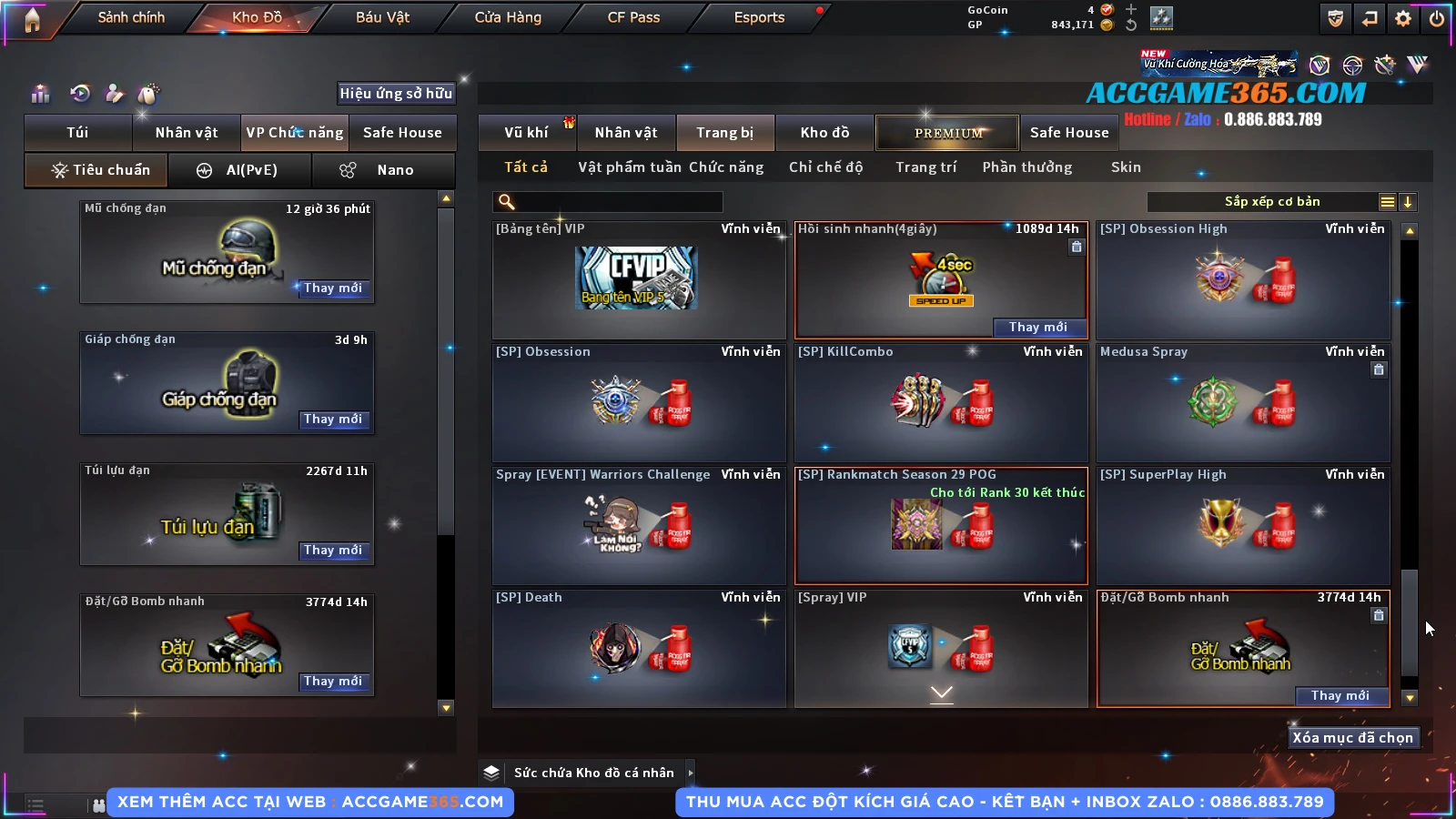Open the settings gear icon

point(1403,18)
